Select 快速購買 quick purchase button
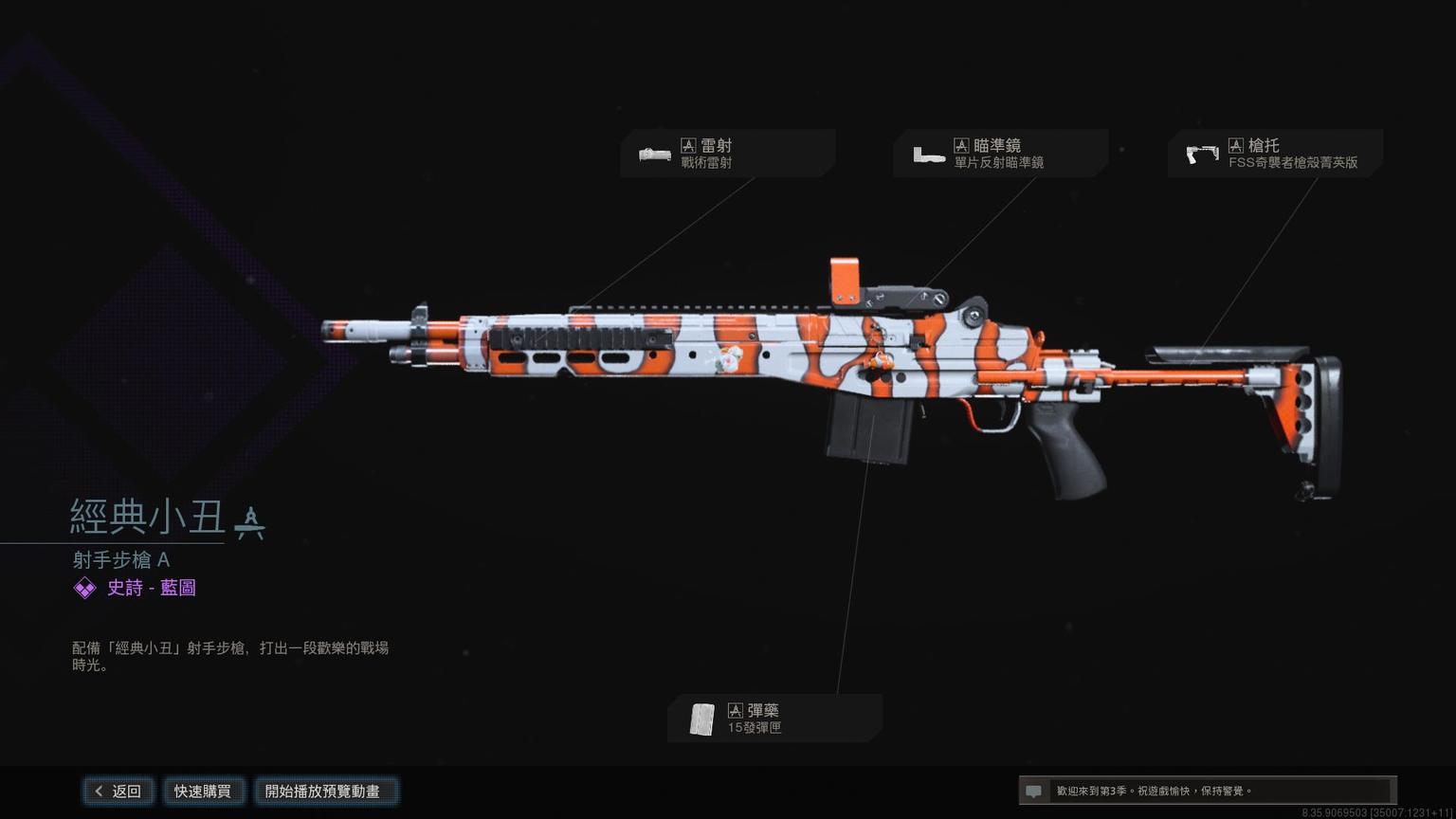Screen dimensions: 1456x819 point(203,792)
